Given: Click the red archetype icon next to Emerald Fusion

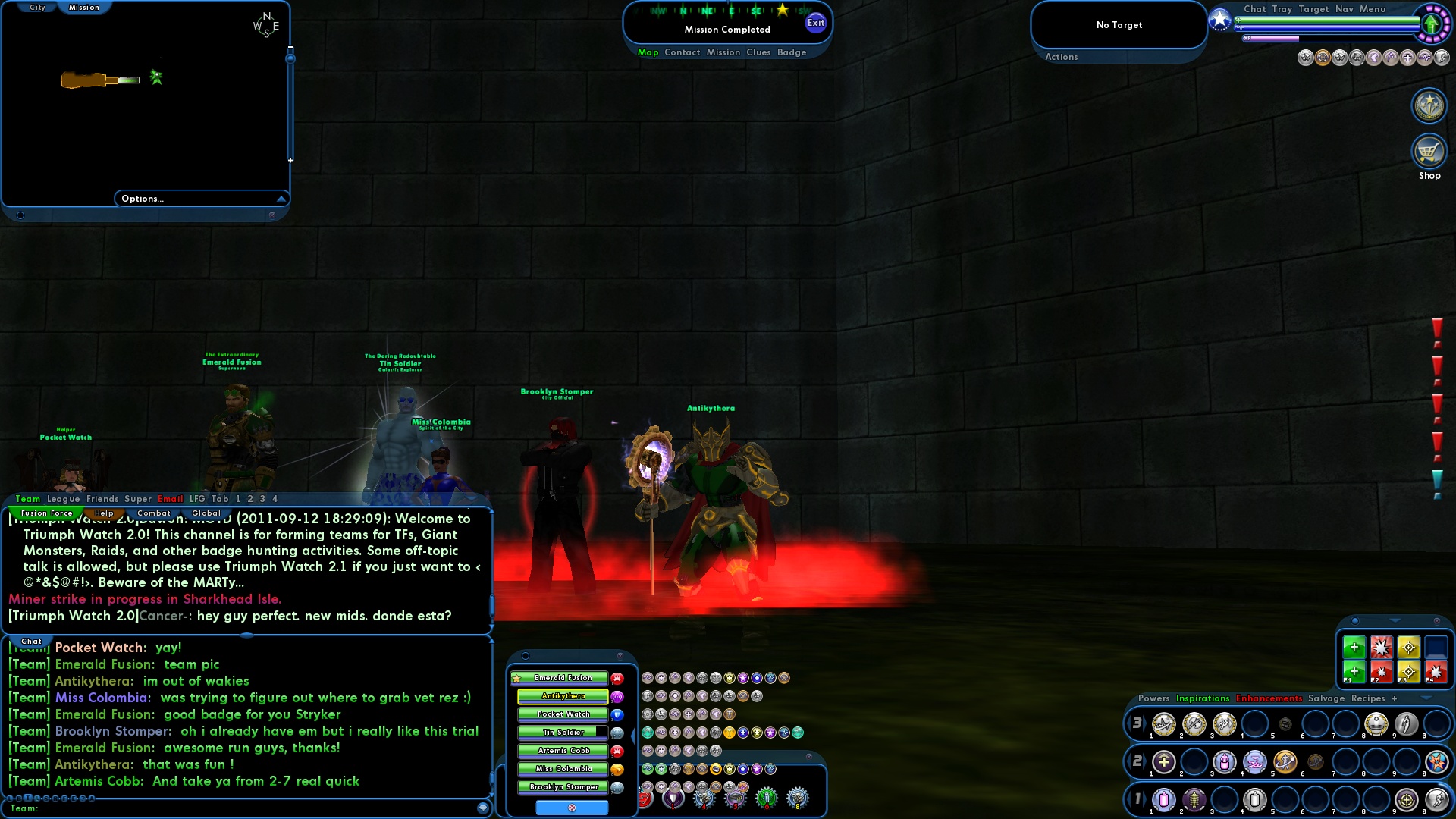Looking at the screenshot, I should point(617,679).
